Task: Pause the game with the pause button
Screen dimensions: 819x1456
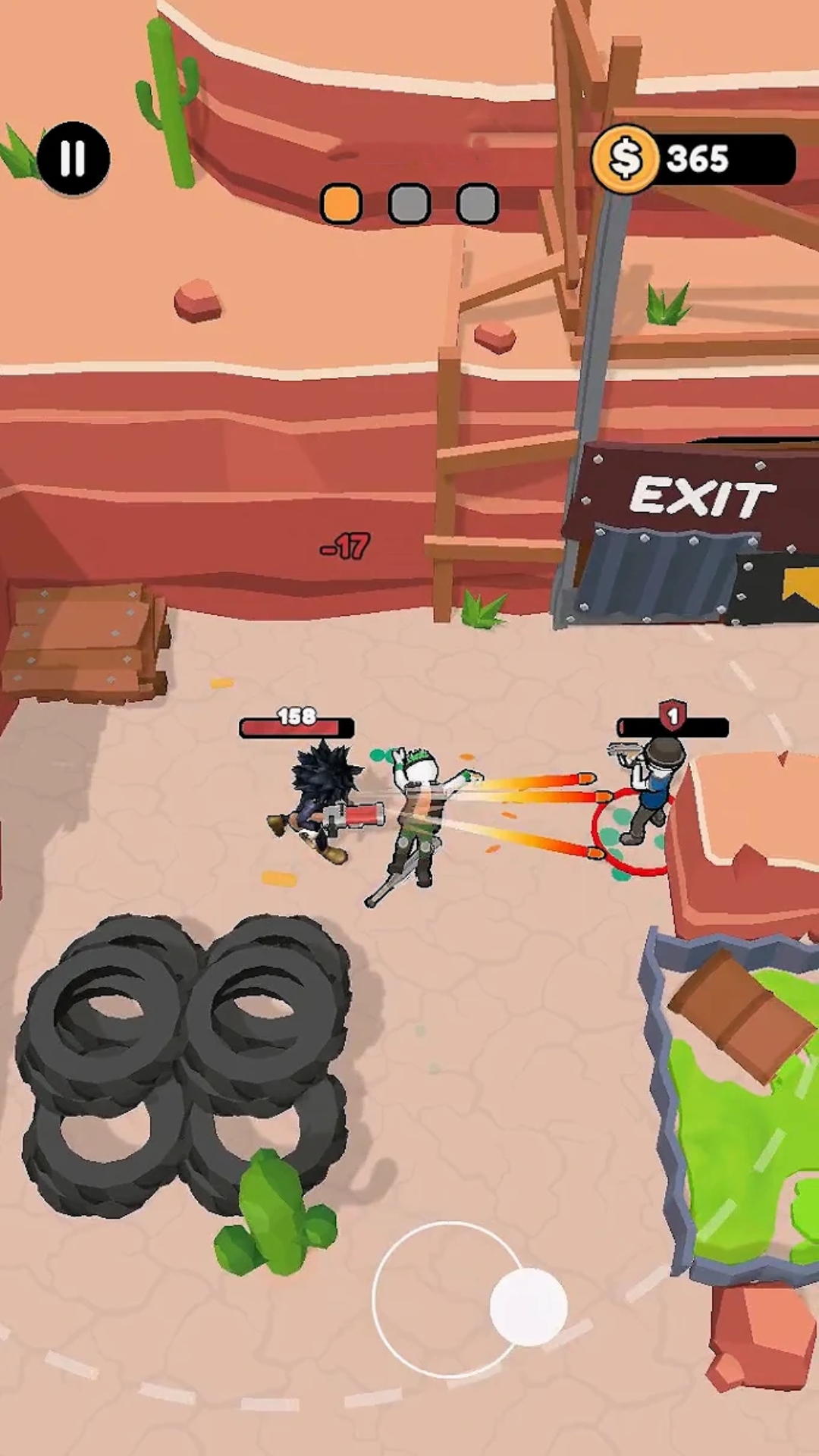Action: coord(74,159)
